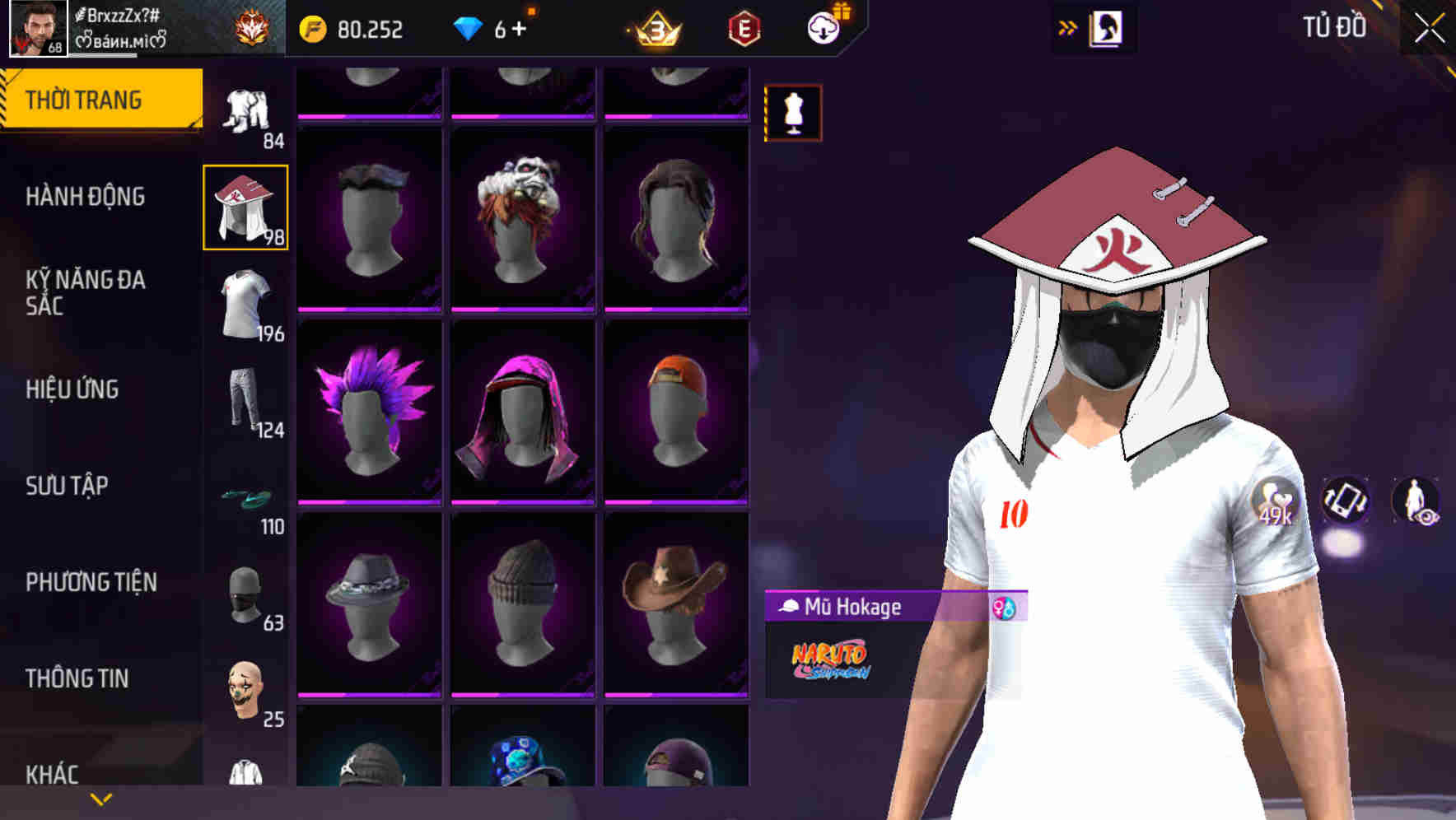Screen dimensions: 1456x820
Task: Select the hat subcategory icon with count 98
Action: [x=245, y=206]
